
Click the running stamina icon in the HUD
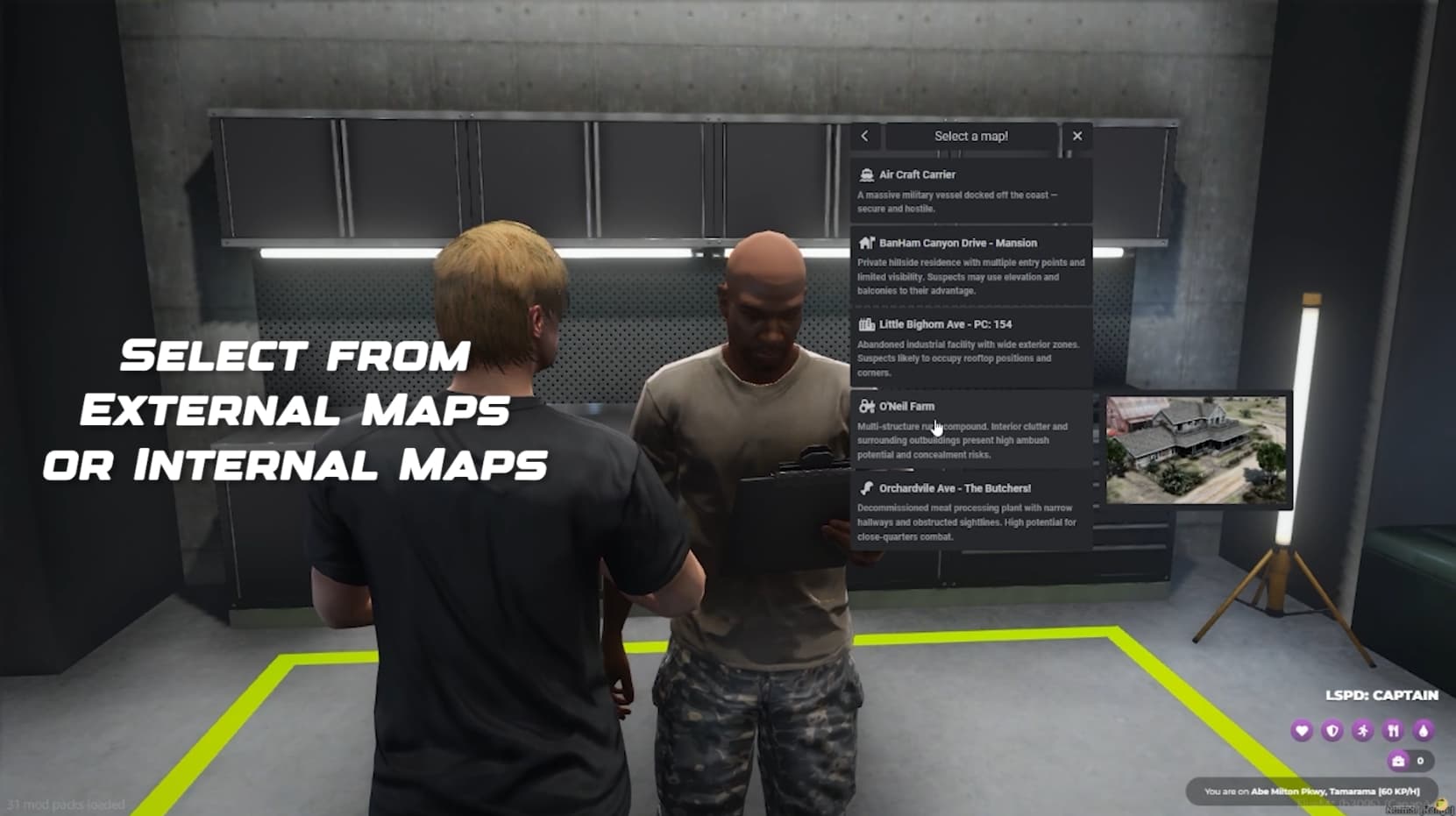pos(1364,730)
